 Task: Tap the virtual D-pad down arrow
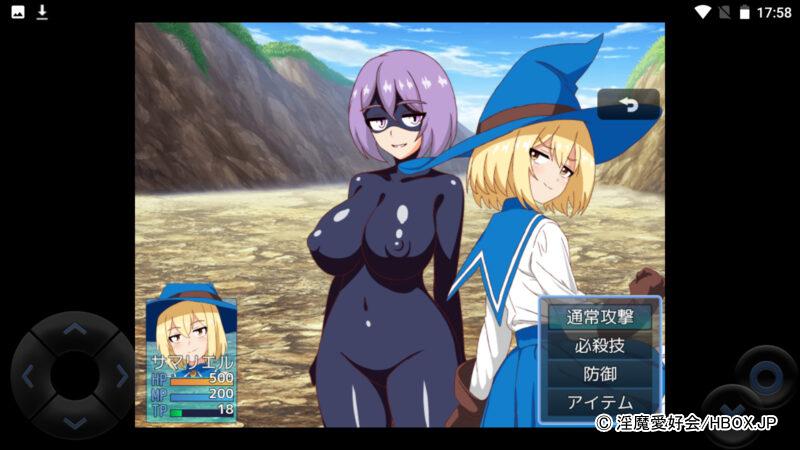74,422
